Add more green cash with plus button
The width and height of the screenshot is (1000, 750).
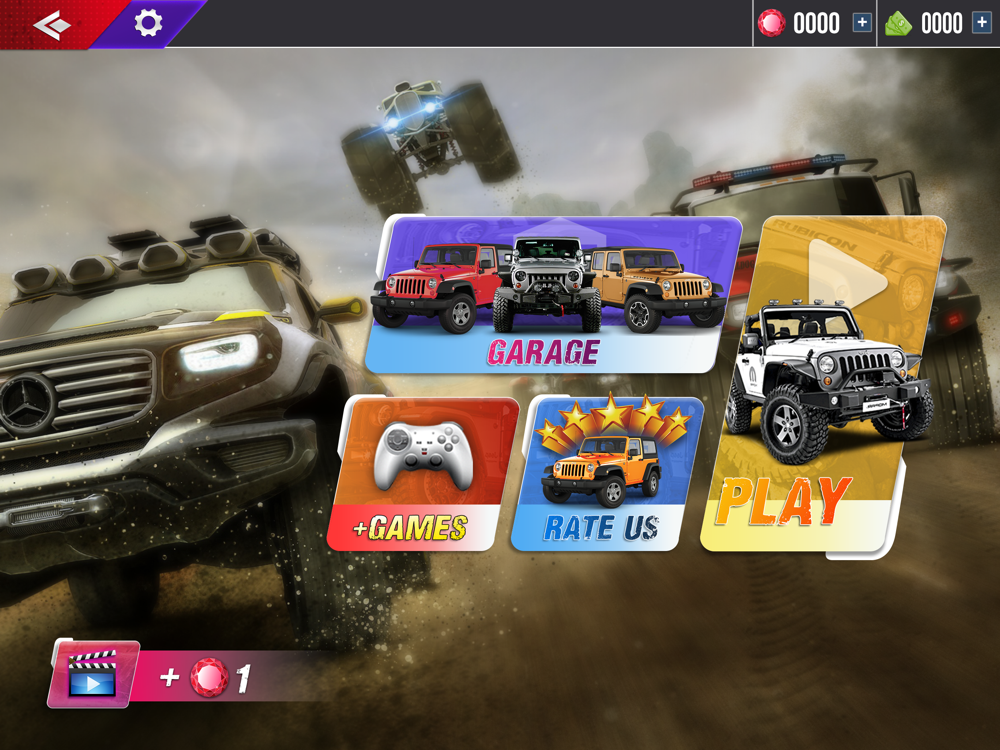pos(981,23)
